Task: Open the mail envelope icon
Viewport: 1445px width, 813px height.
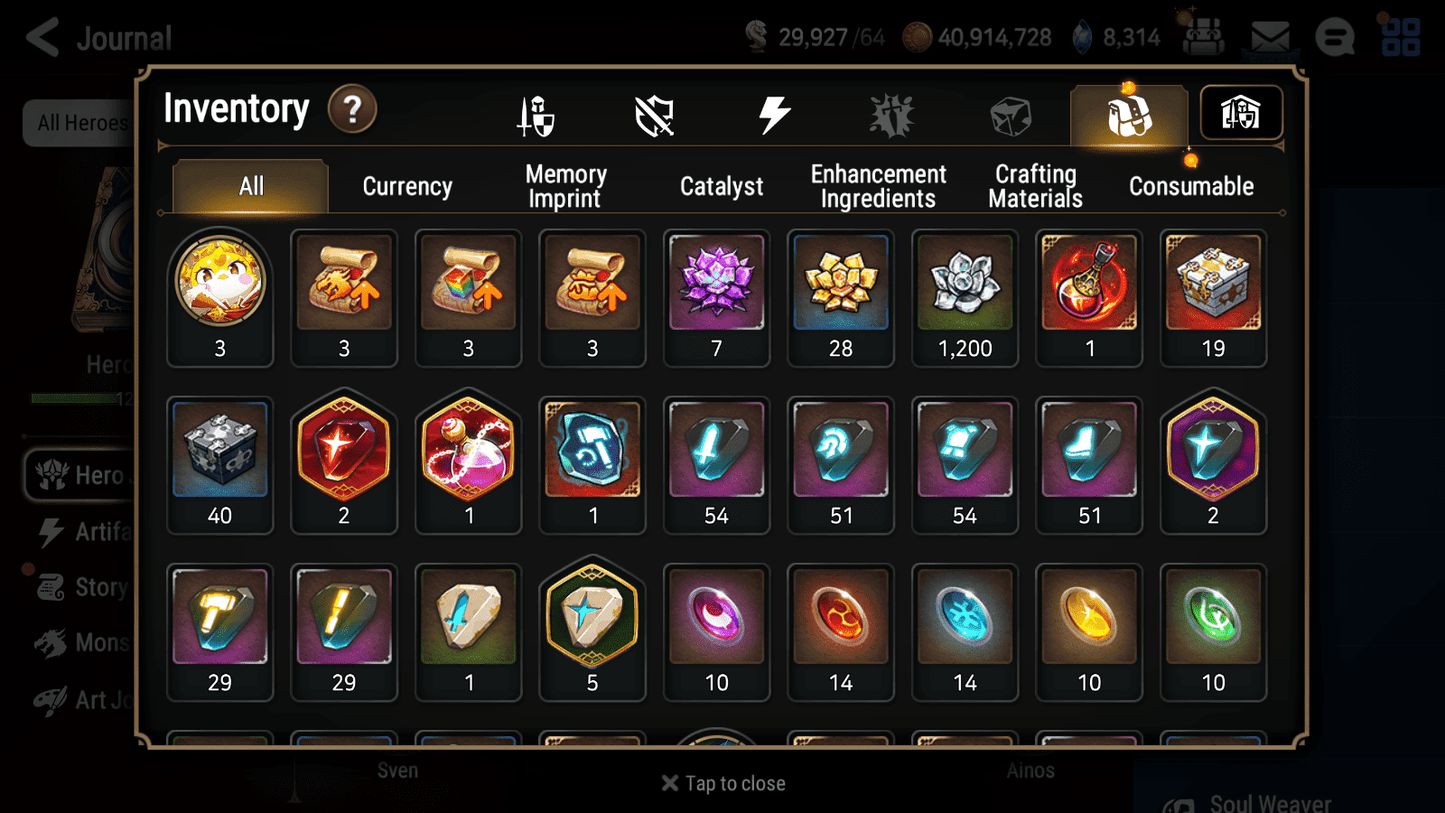Action: (x=1269, y=36)
